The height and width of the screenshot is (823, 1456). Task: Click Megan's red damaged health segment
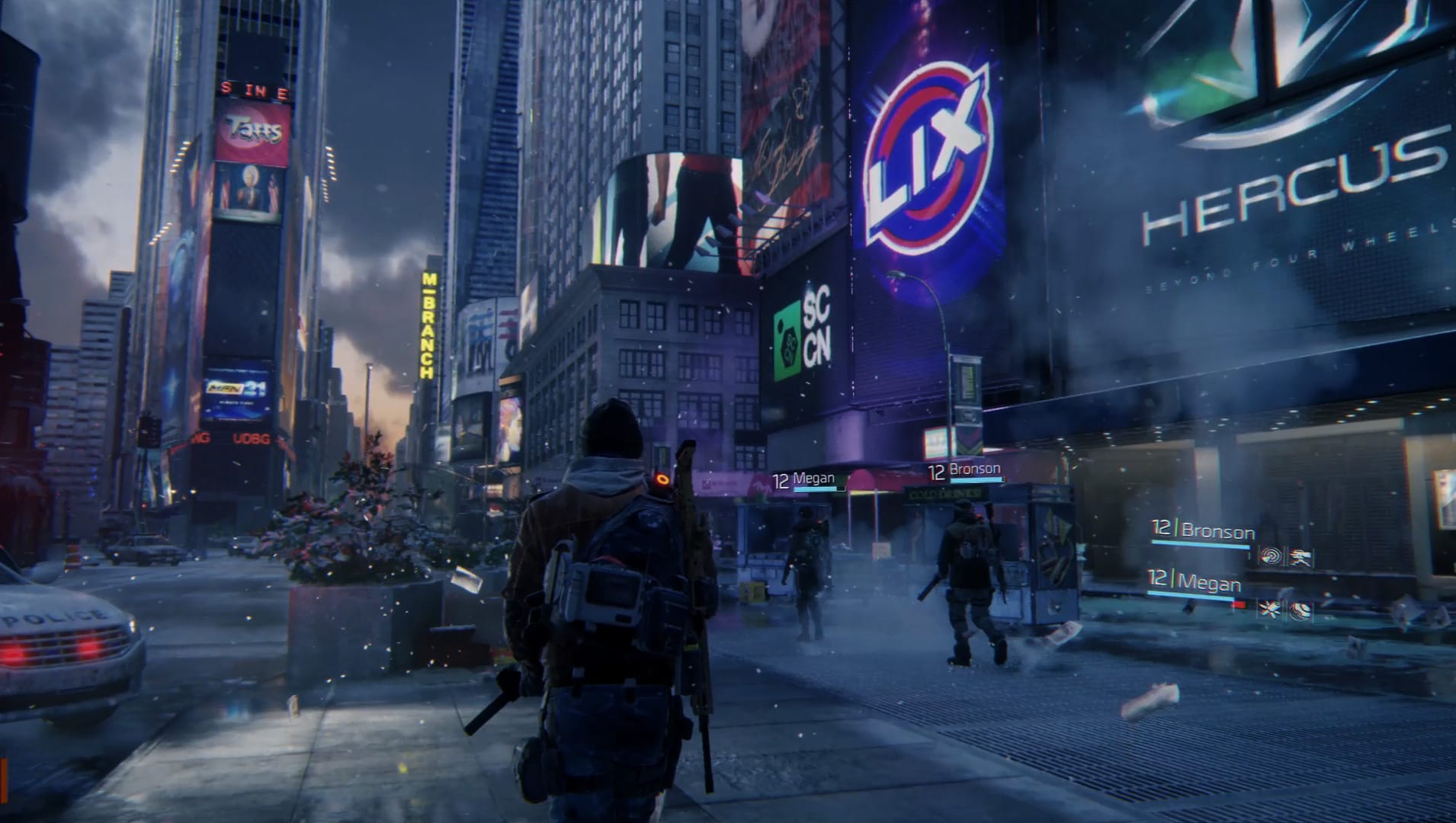click(x=1240, y=604)
